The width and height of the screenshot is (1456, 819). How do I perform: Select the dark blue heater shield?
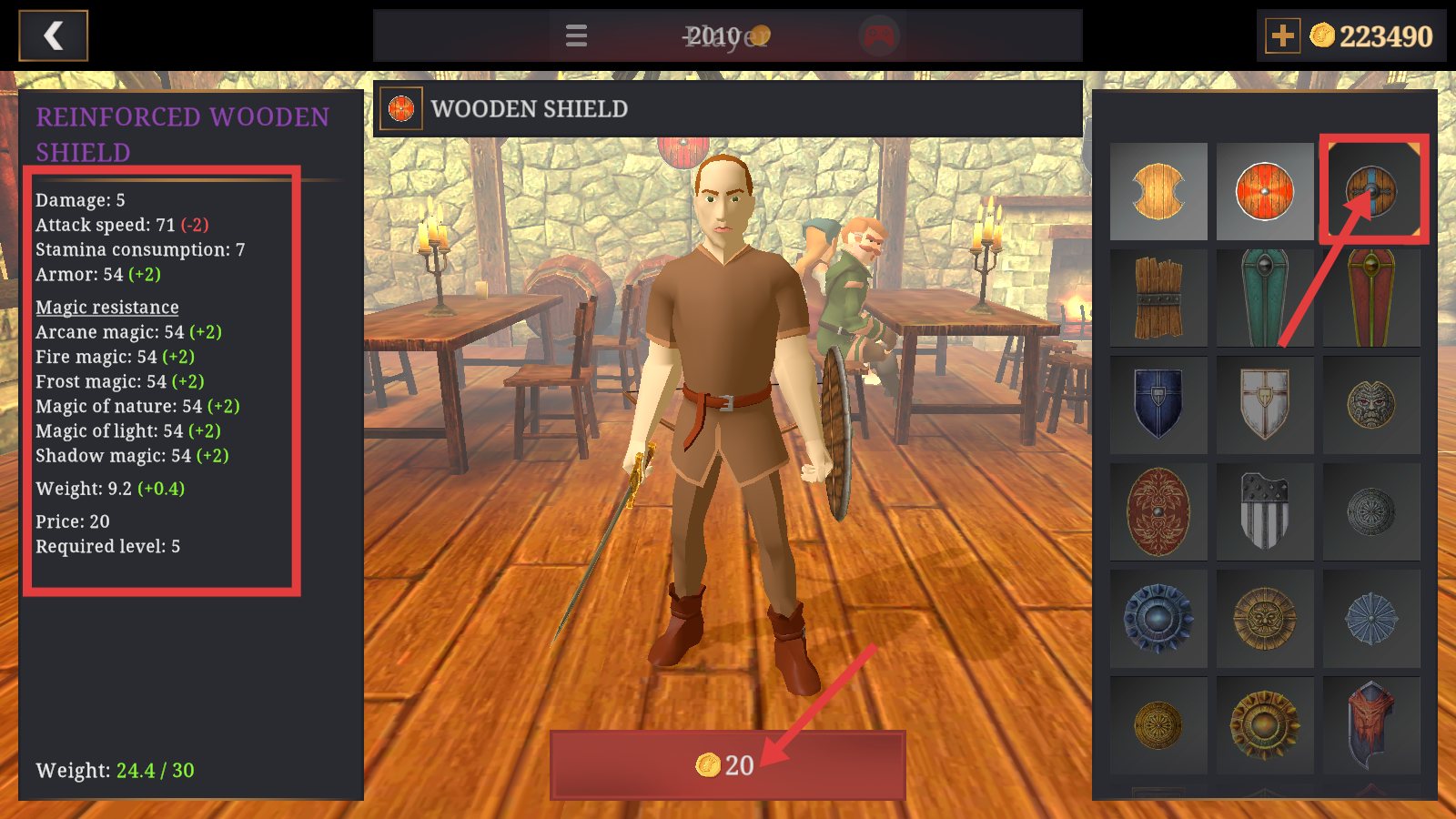pos(1158,404)
